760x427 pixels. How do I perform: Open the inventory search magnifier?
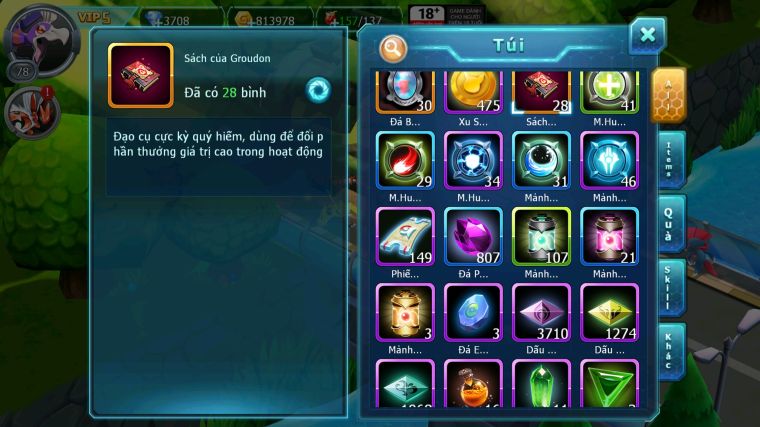coord(394,47)
